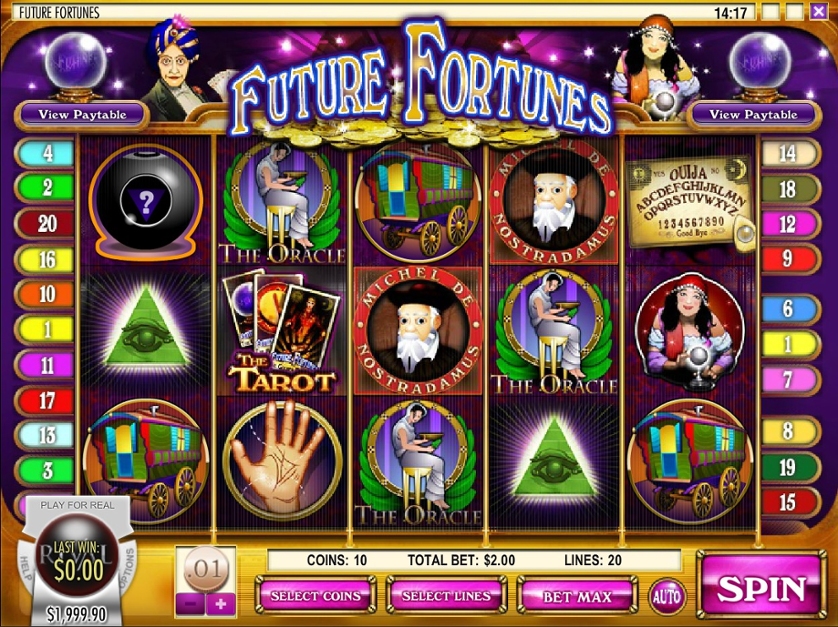Viewport: 838px width, 627px height.
Task: Open Select Lines
Action: tap(446, 596)
